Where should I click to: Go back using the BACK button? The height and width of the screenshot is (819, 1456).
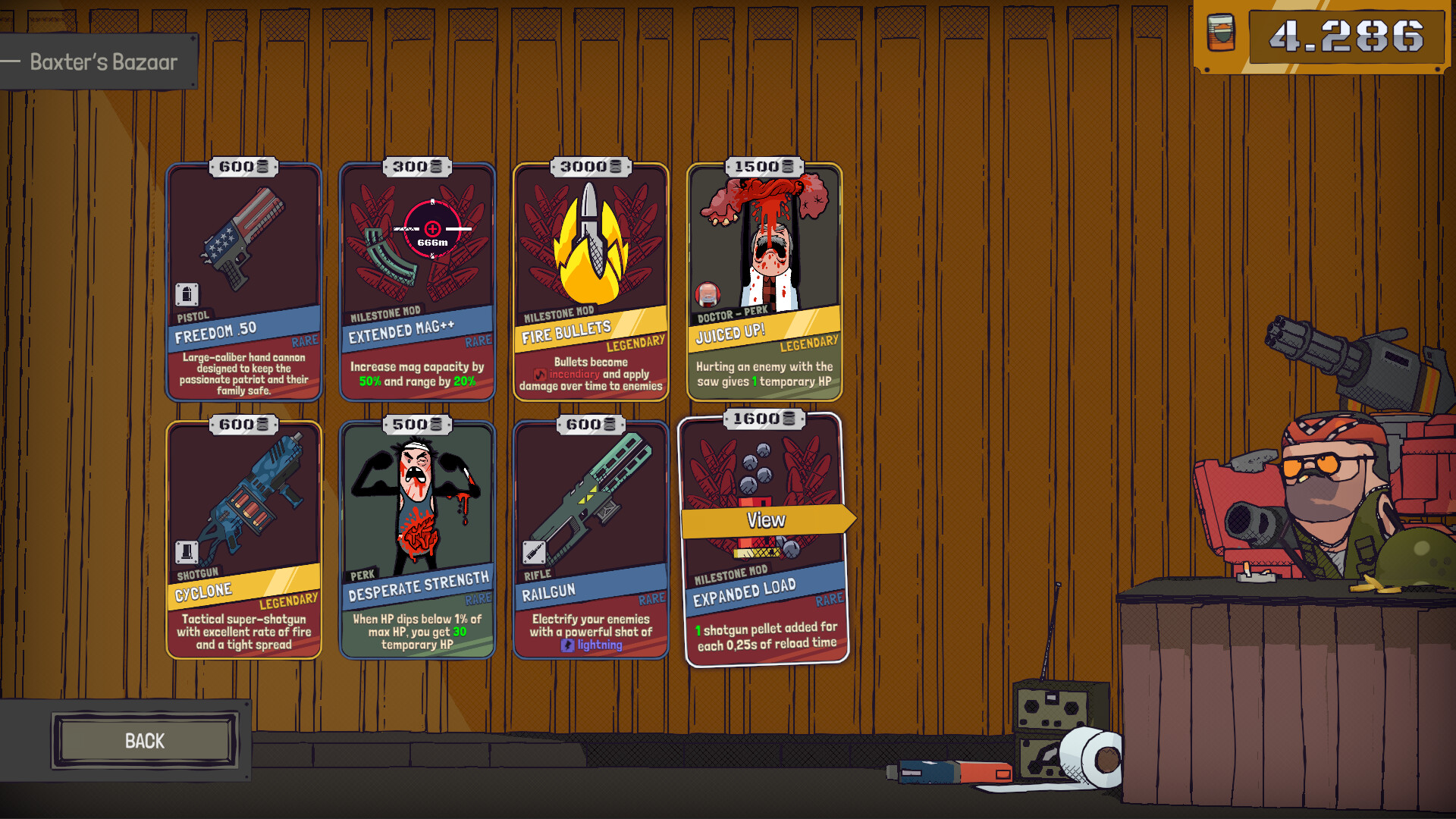[144, 741]
